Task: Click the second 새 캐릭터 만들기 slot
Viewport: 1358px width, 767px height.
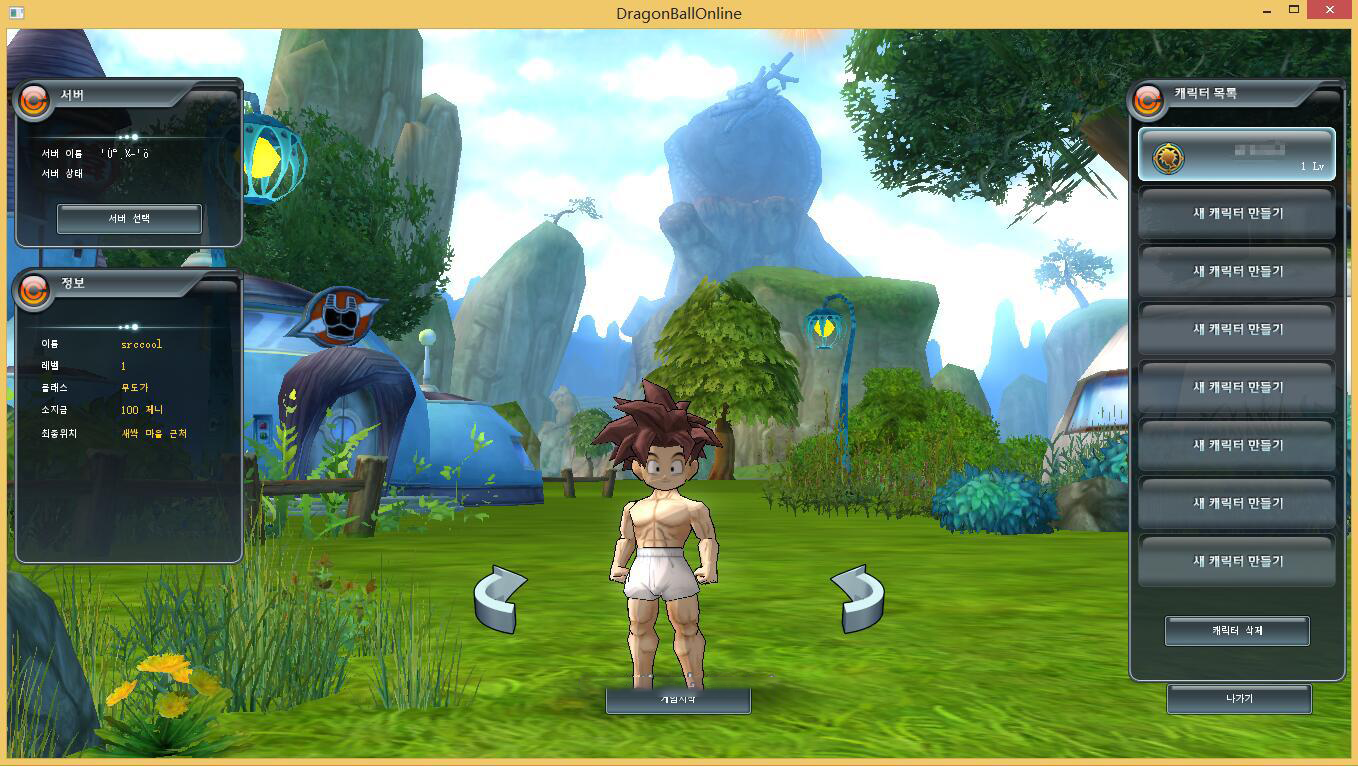Action: (1236, 271)
